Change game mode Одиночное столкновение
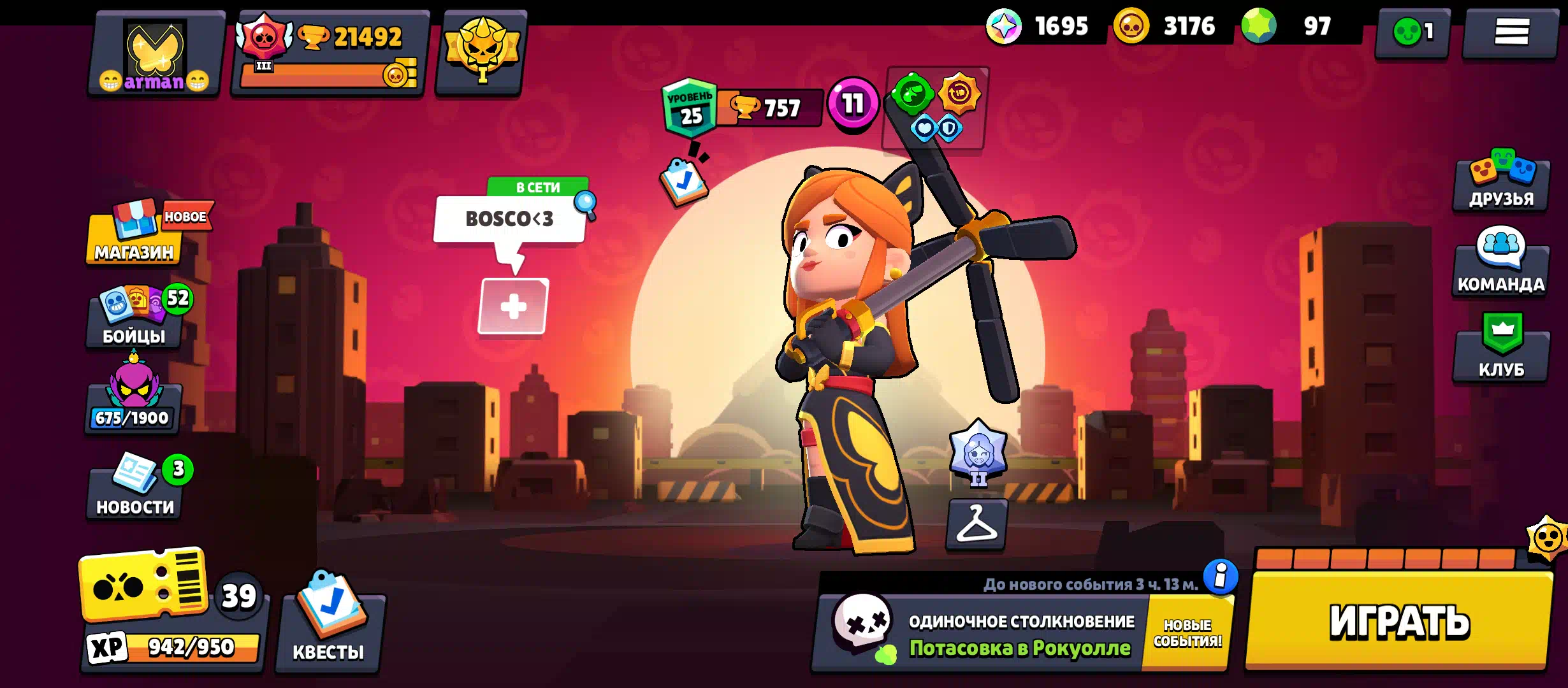Image resolution: width=1568 pixels, height=688 pixels. coord(982,634)
